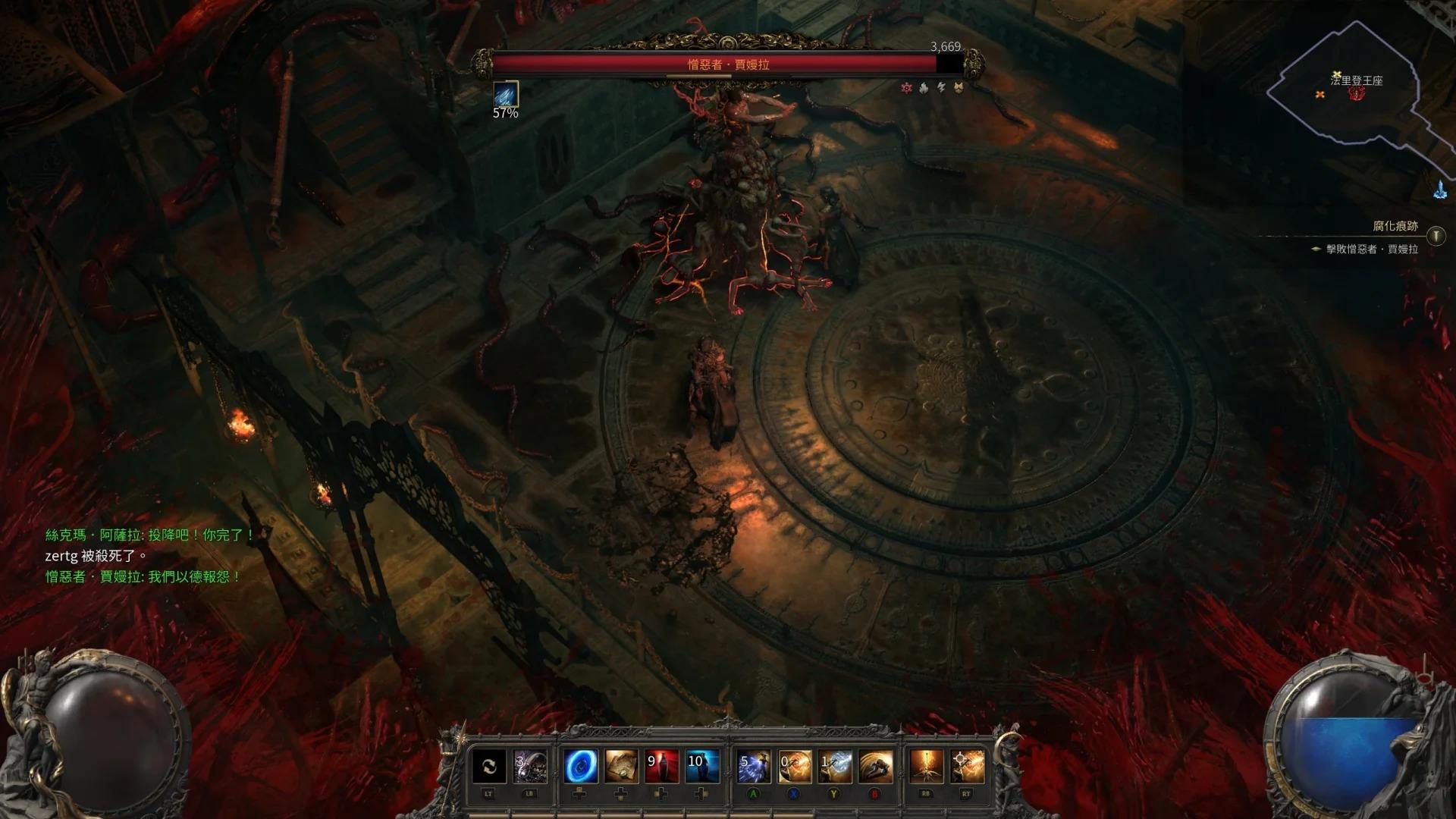
Task: Use the fiery crosshair mace skill
Action: pos(967,767)
